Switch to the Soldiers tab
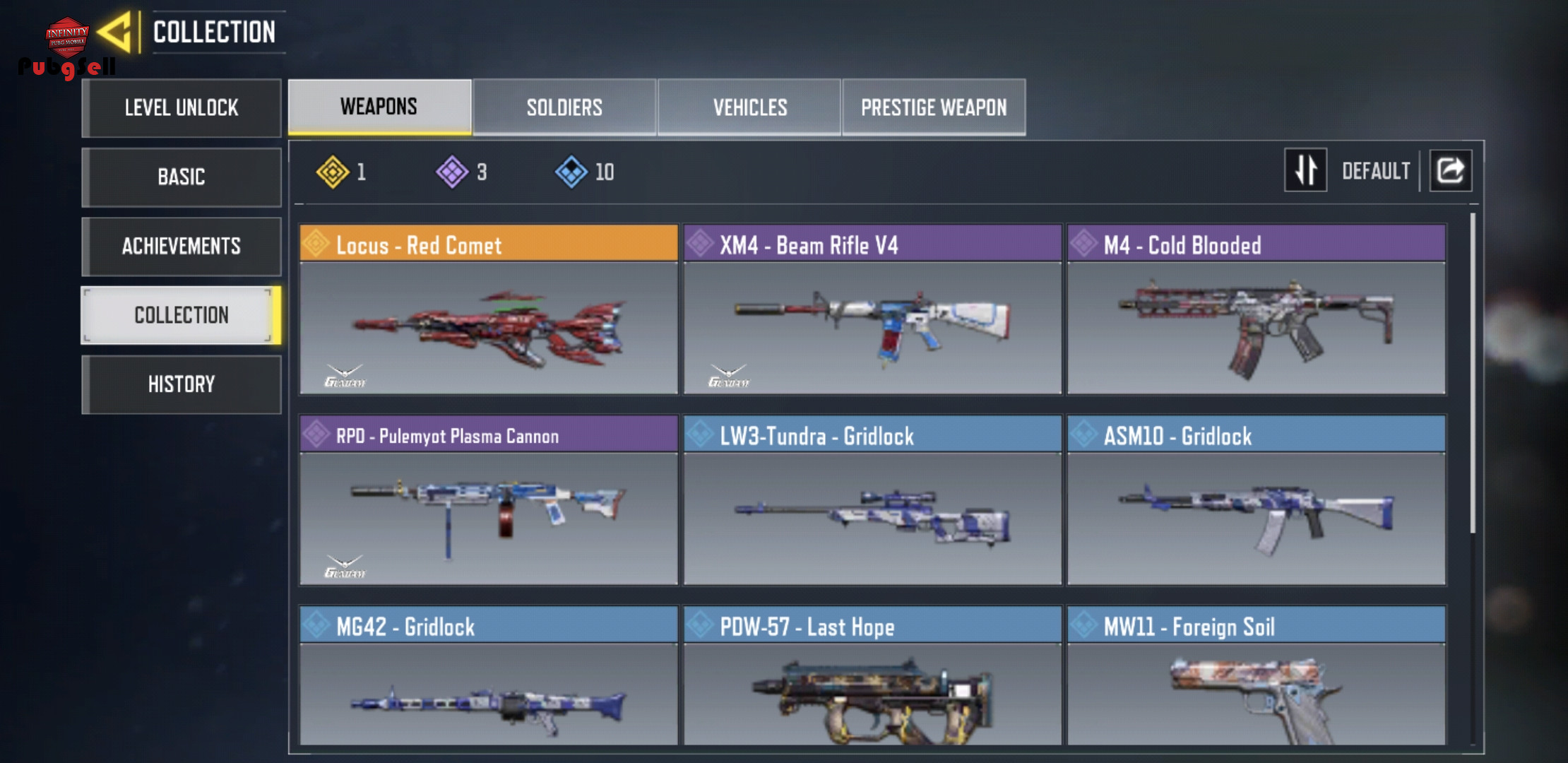Screen dimensions: 1568x763 click(x=564, y=107)
